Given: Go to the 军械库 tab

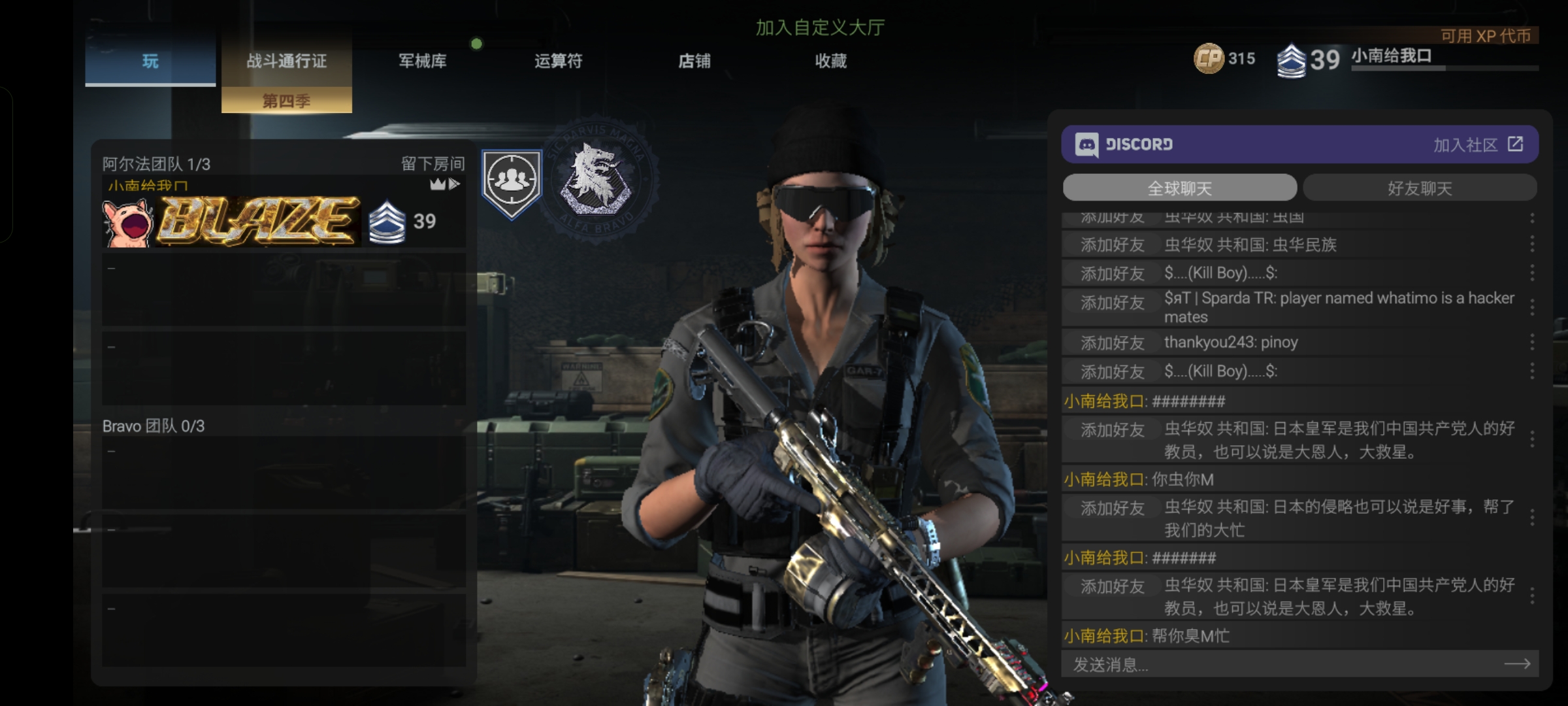Looking at the screenshot, I should click(423, 61).
